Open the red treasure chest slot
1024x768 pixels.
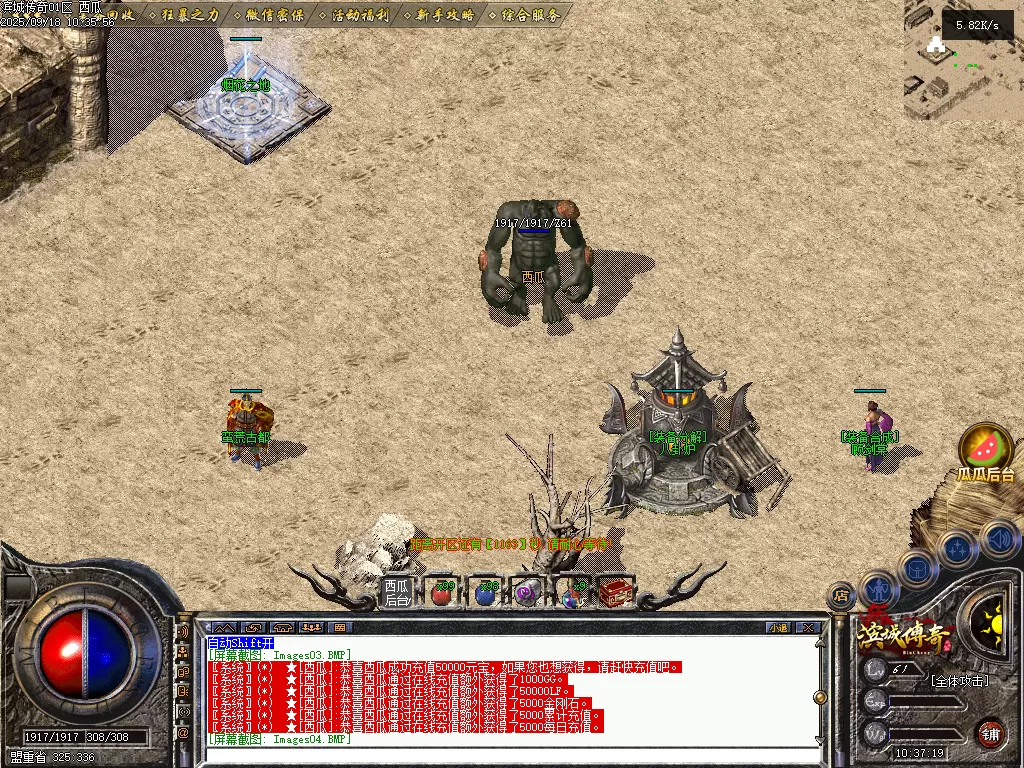(612, 593)
